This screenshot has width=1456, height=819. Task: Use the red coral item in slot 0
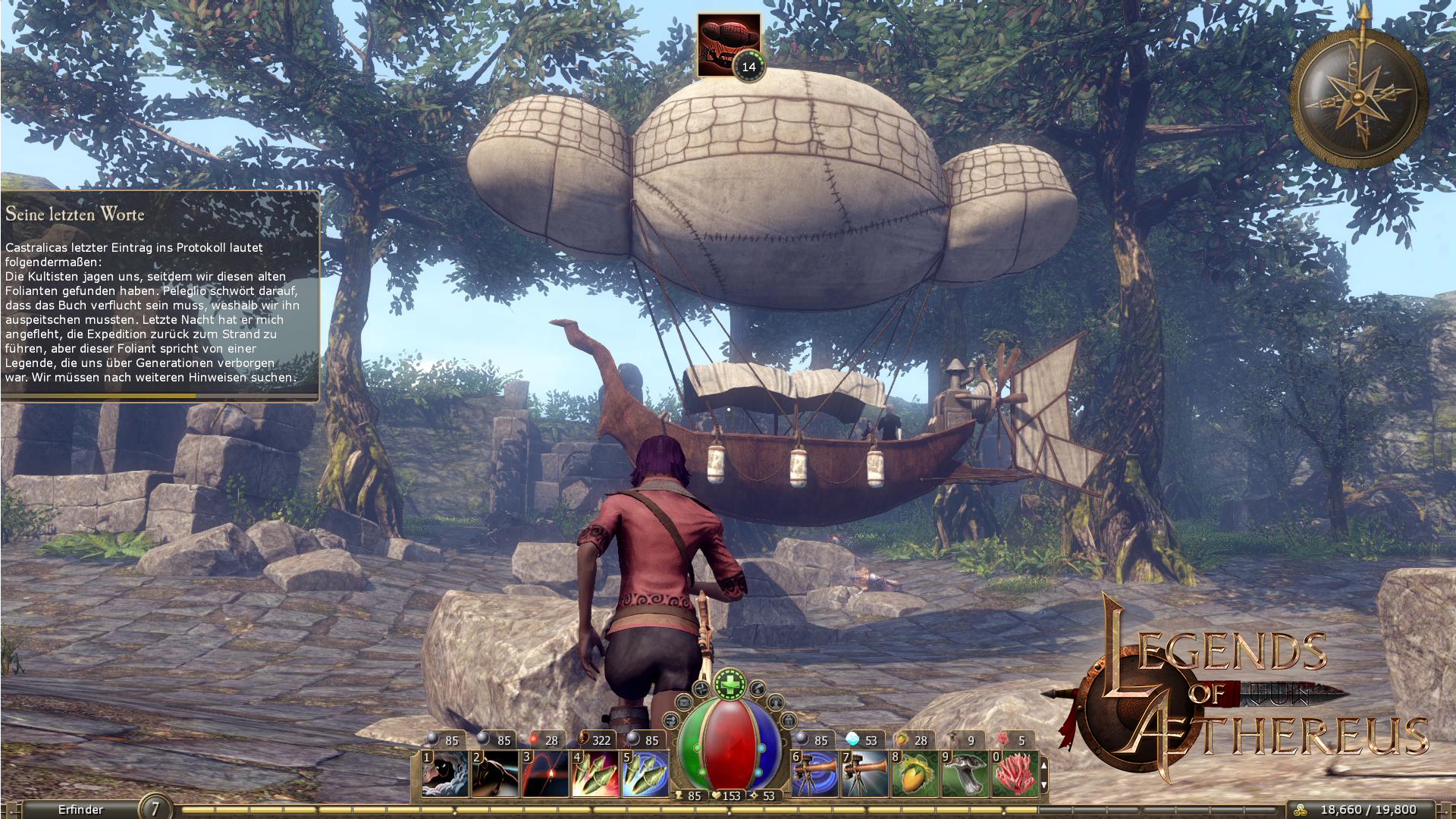point(1015,773)
